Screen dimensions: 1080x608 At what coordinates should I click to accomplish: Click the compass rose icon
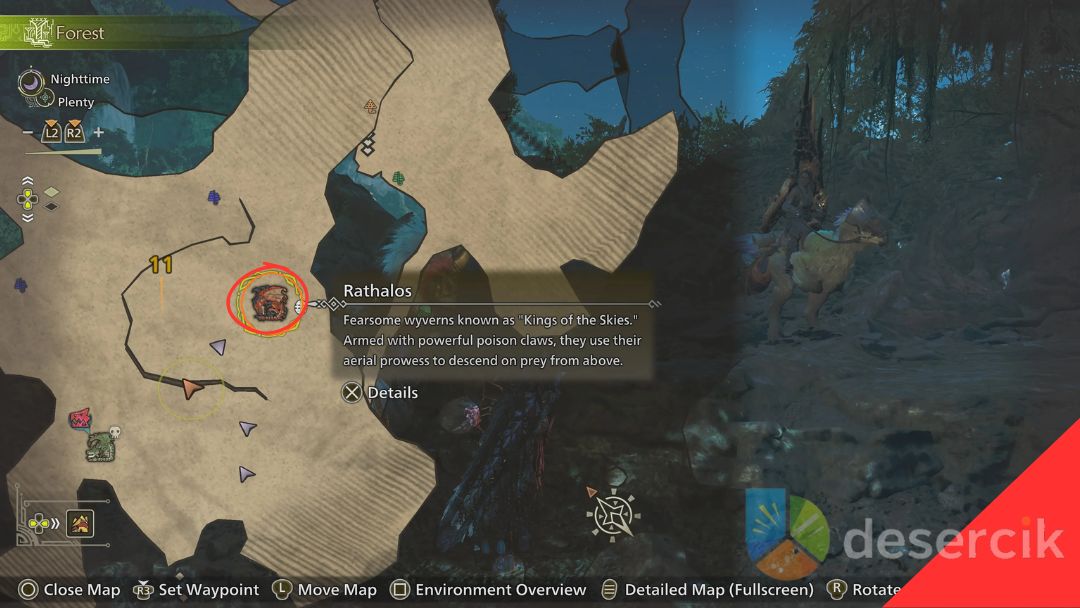(x=611, y=515)
